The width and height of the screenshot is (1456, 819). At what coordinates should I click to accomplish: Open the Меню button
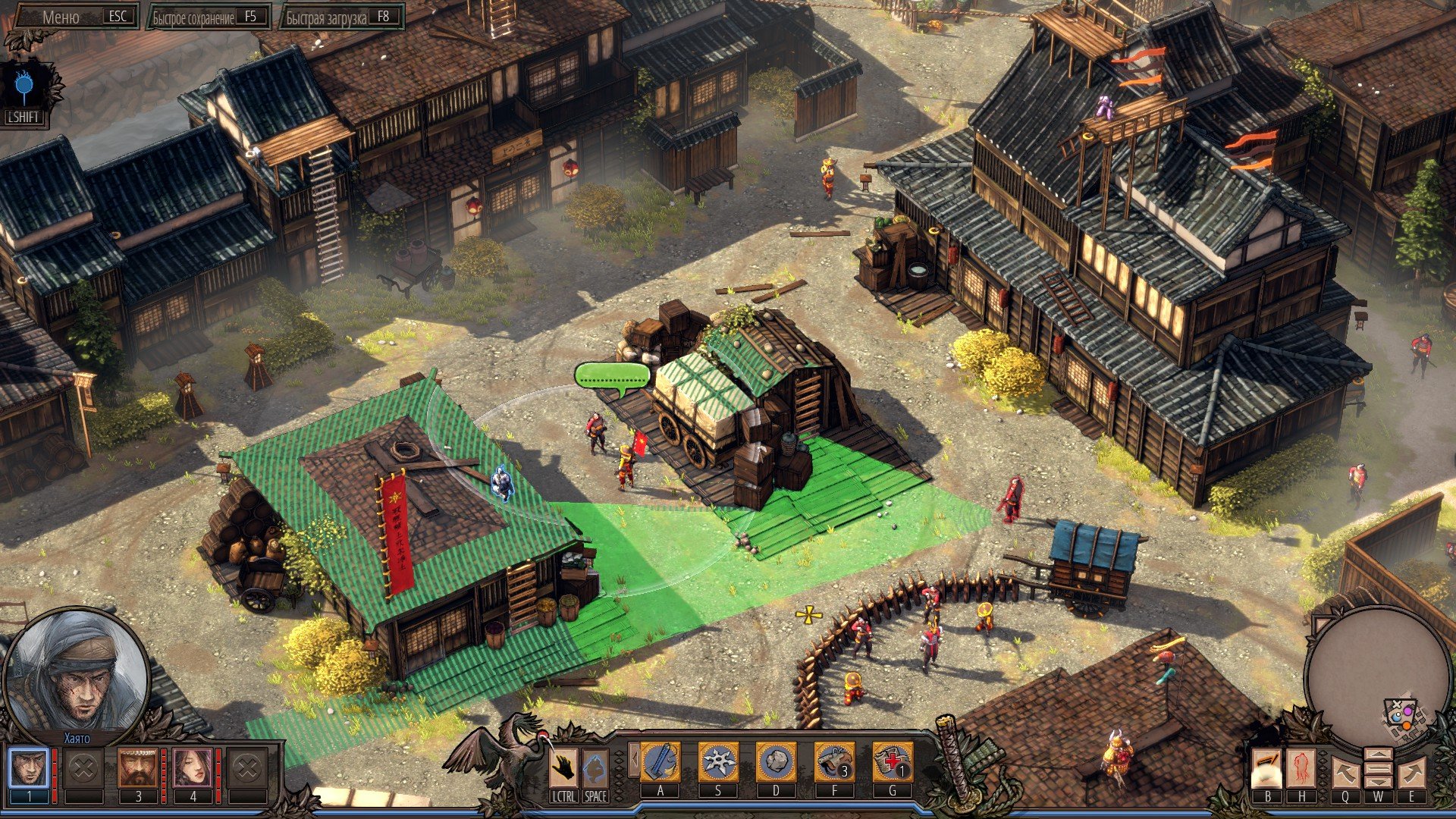pyautogui.click(x=75, y=17)
